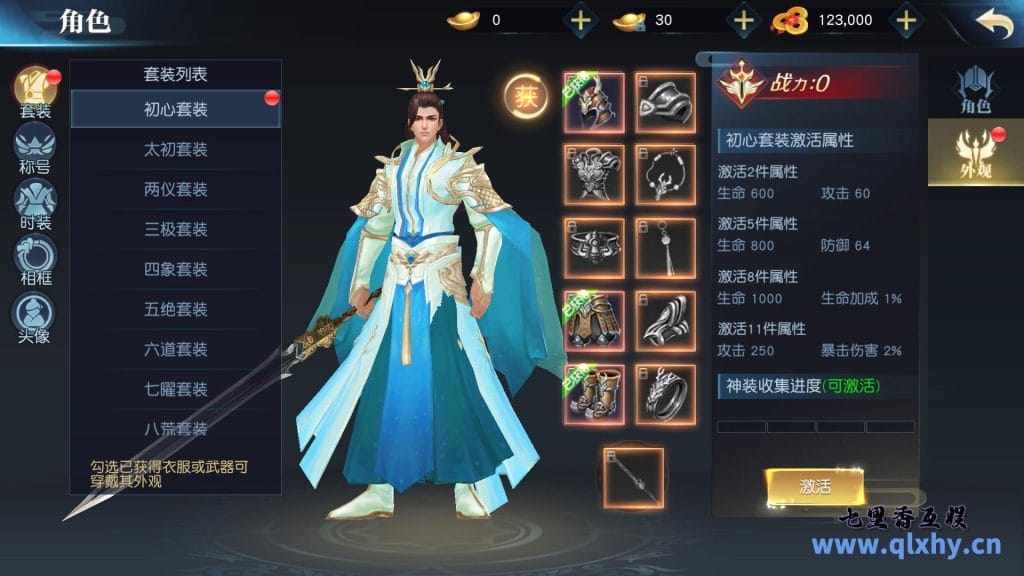Choose the 四象套装 row

(175, 269)
